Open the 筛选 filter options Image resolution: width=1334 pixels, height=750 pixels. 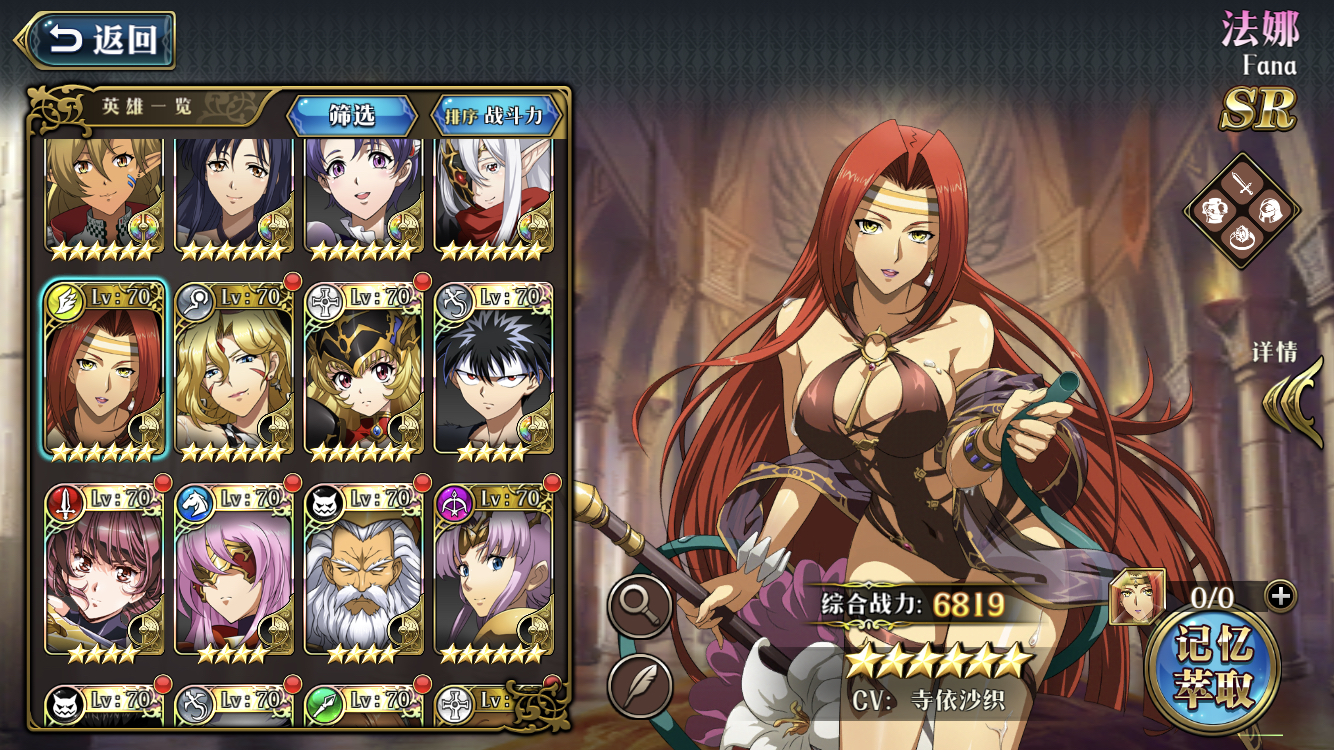click(352, 115)
